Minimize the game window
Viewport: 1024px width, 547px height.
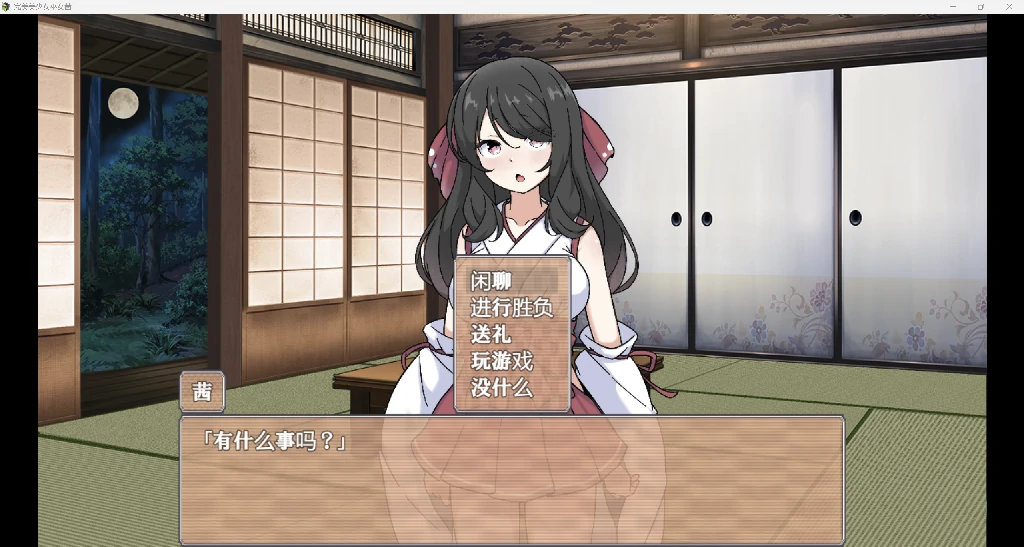tap(952, 6)
